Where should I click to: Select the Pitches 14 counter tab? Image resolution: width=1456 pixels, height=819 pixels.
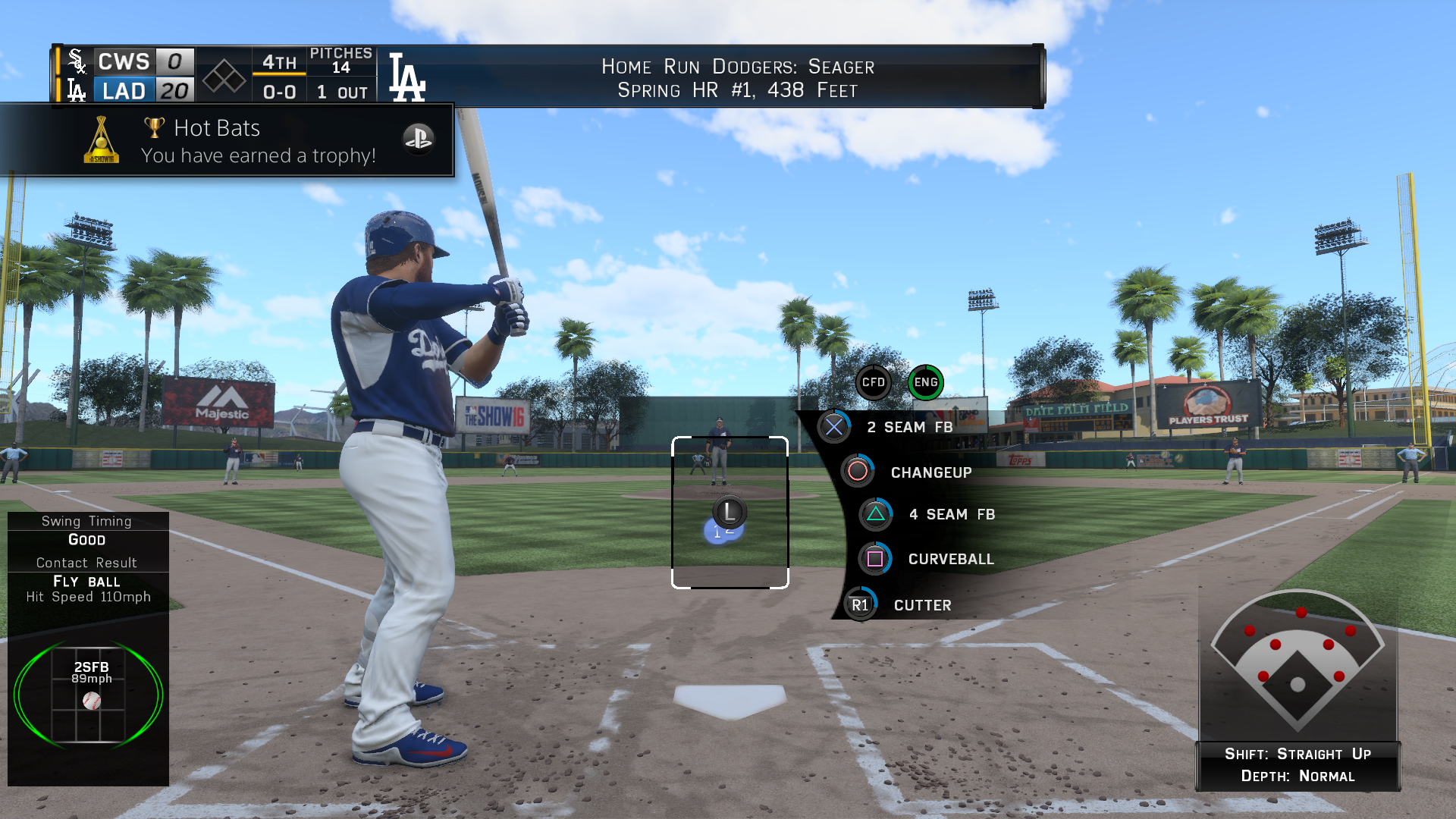[x=341, y=61]
